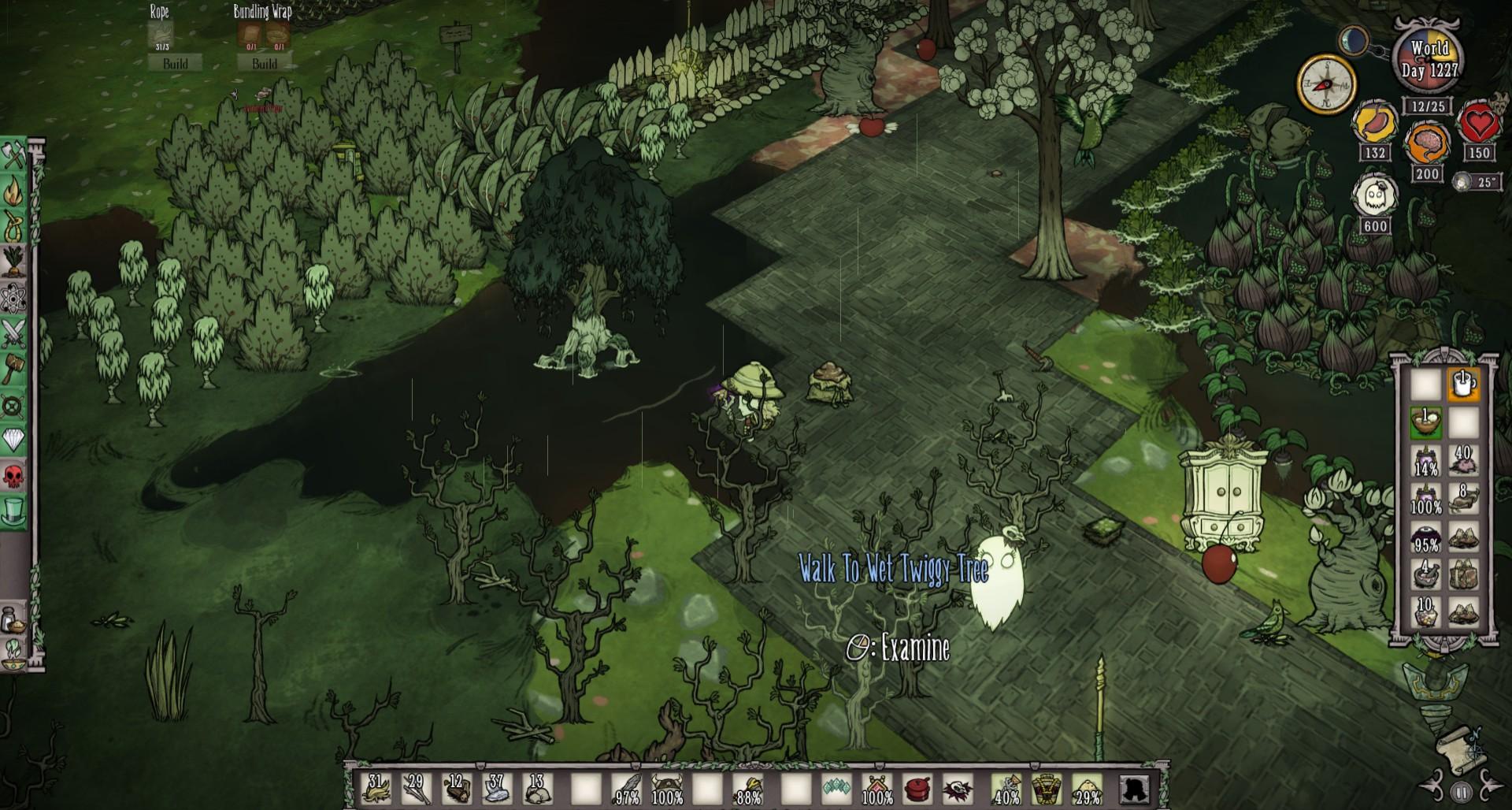
Task: Select the red crock pot item slot
Action: (917, 788)
